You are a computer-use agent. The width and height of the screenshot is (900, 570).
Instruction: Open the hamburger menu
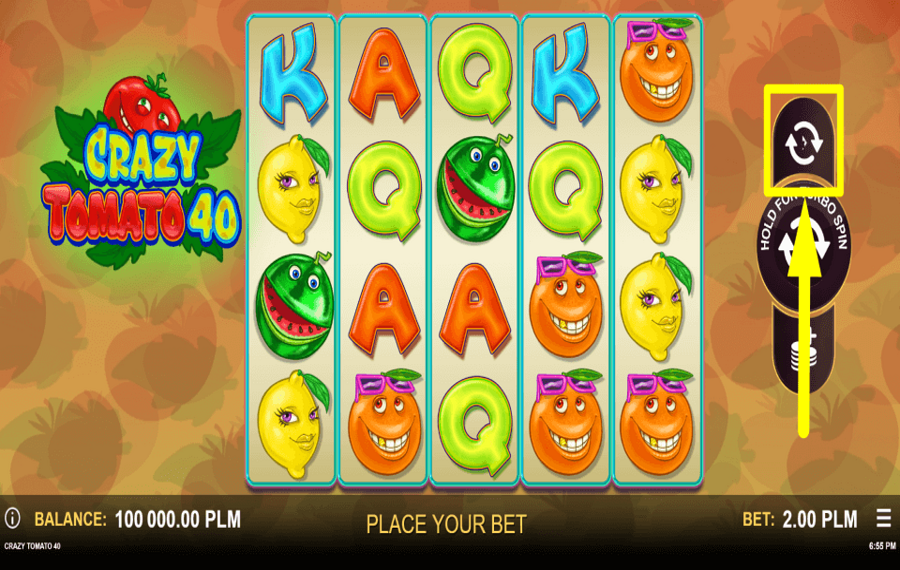[883, 518]
